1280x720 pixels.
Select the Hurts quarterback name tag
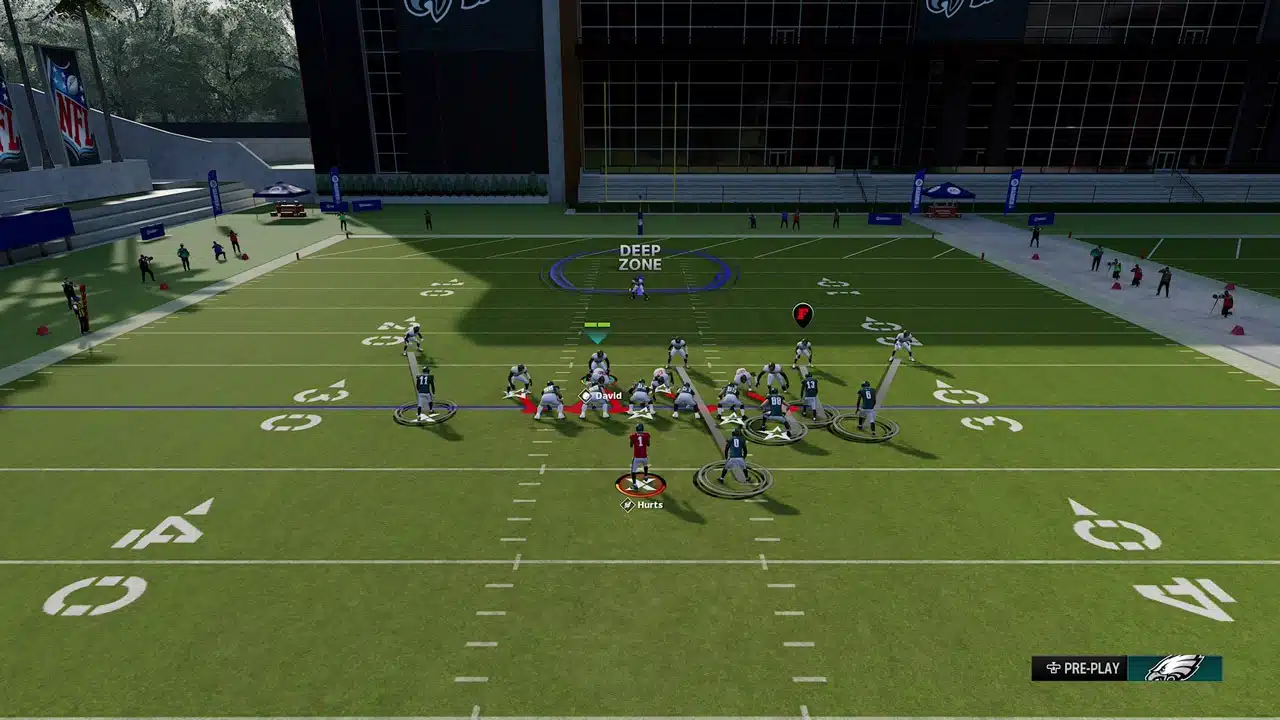coord(643,505)
